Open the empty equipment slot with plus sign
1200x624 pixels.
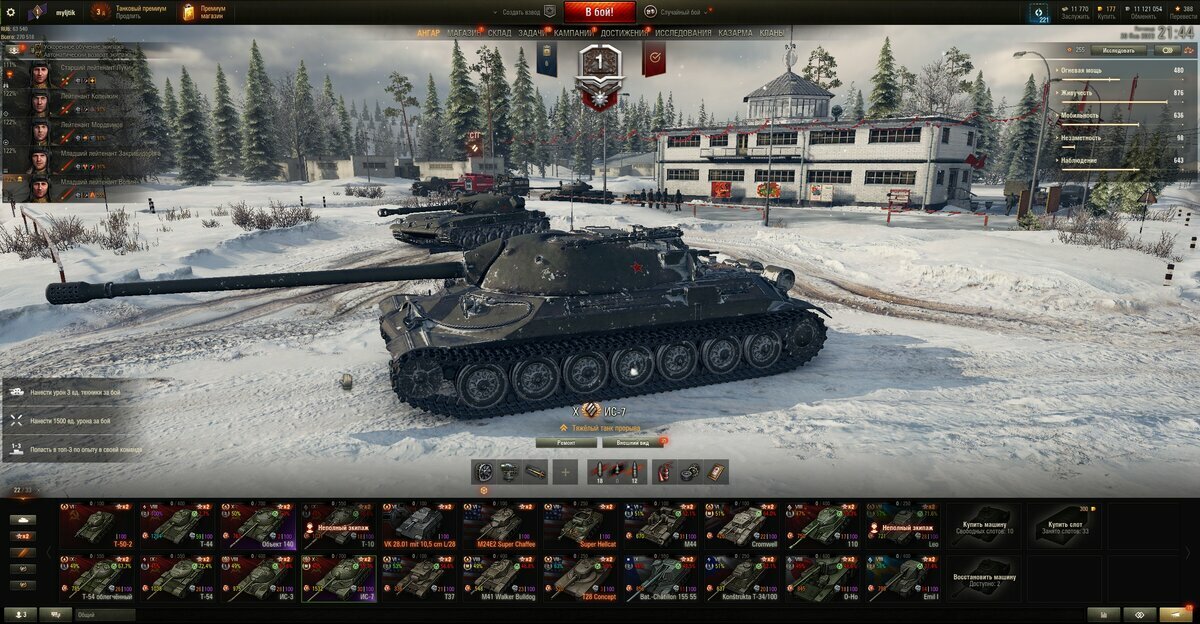[565, 472]
